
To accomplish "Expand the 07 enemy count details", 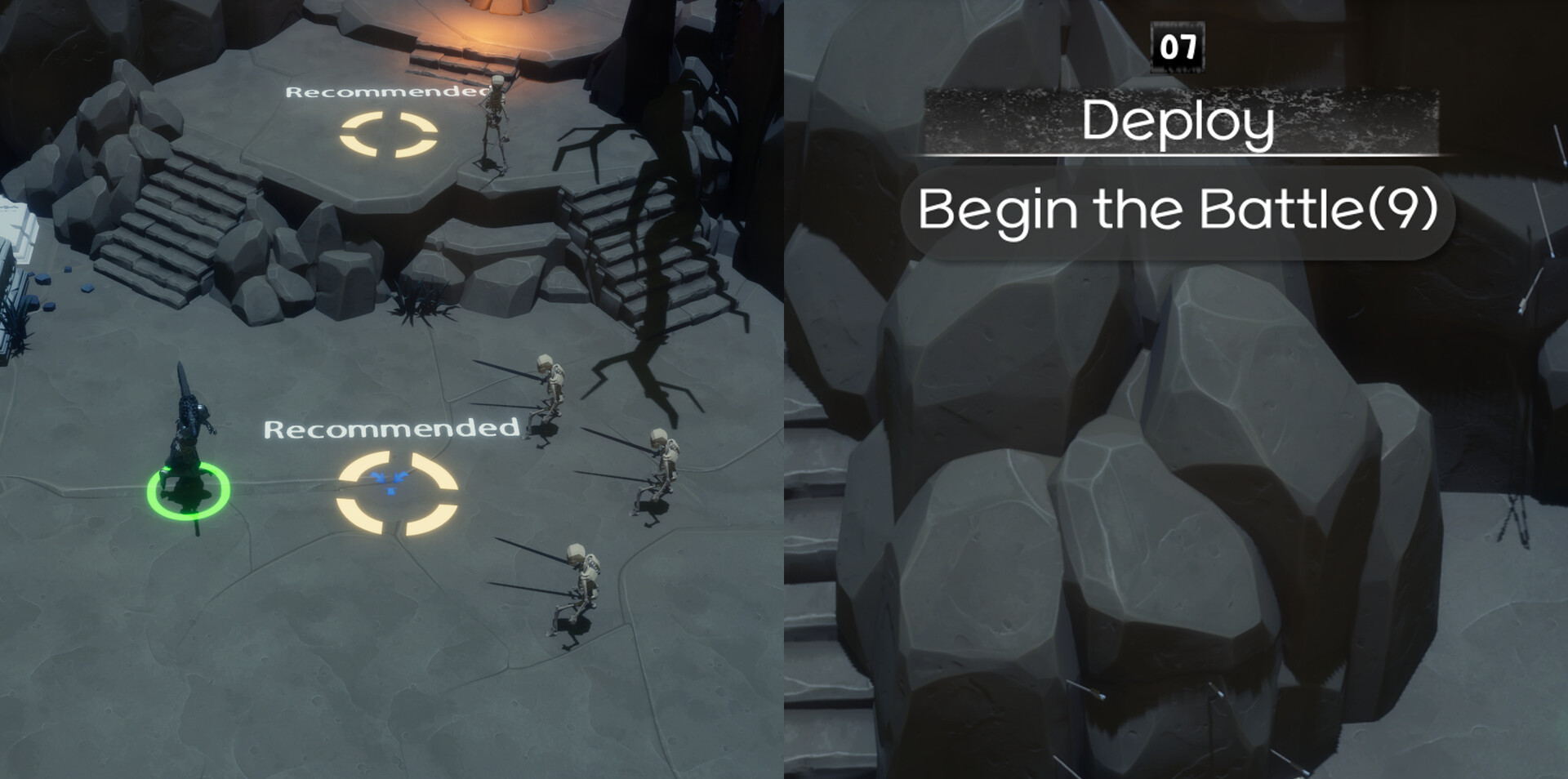I will coord(1176,48).
